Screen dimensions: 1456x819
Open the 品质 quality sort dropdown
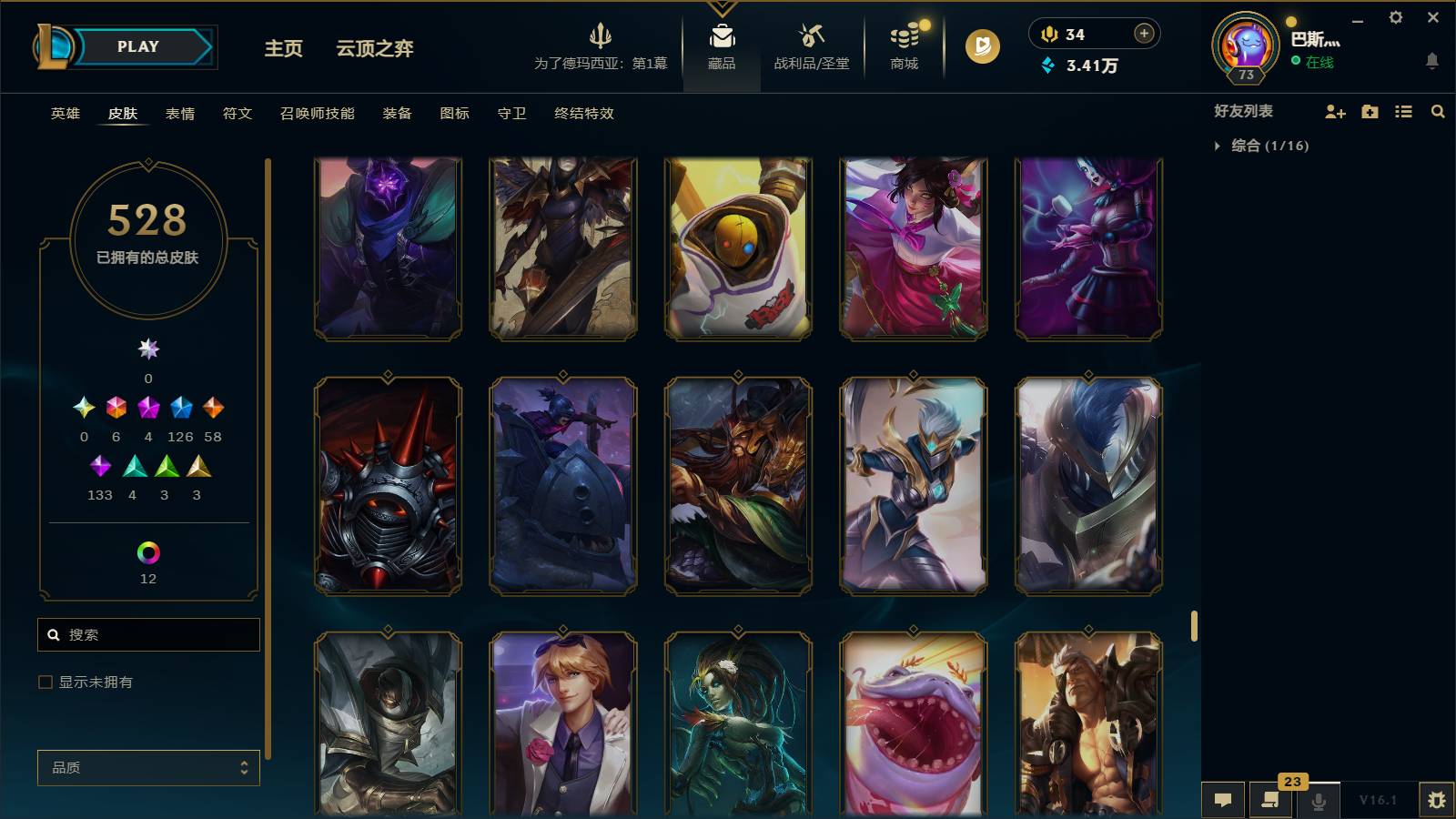148,767
